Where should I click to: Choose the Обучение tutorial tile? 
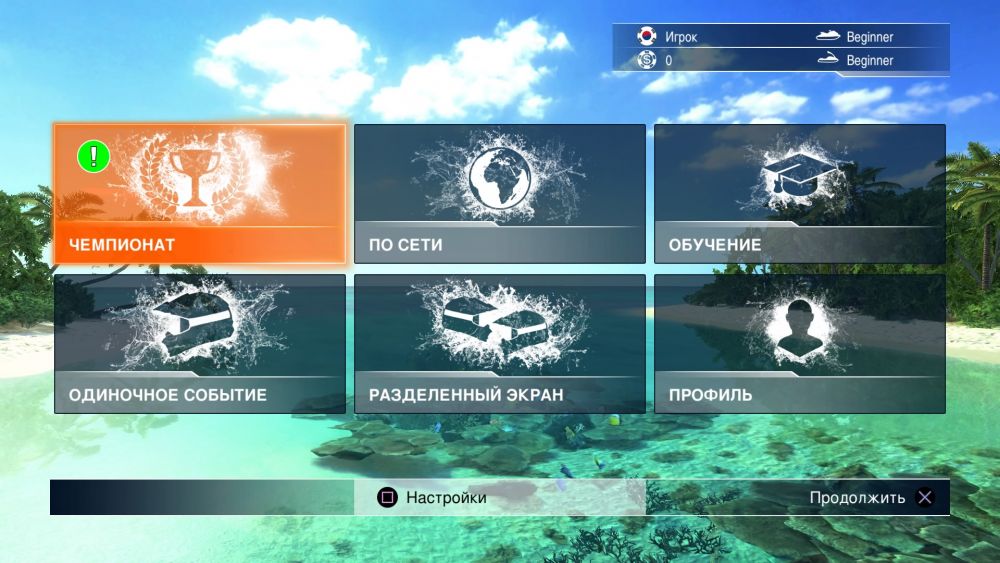click(800, 194)
